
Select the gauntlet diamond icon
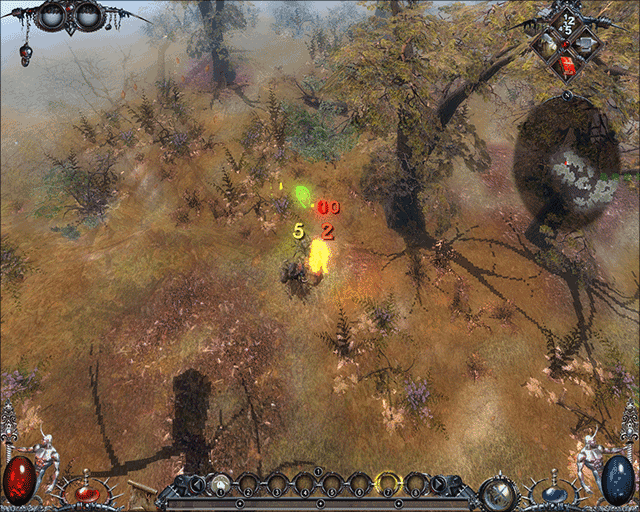click(586, 44)
